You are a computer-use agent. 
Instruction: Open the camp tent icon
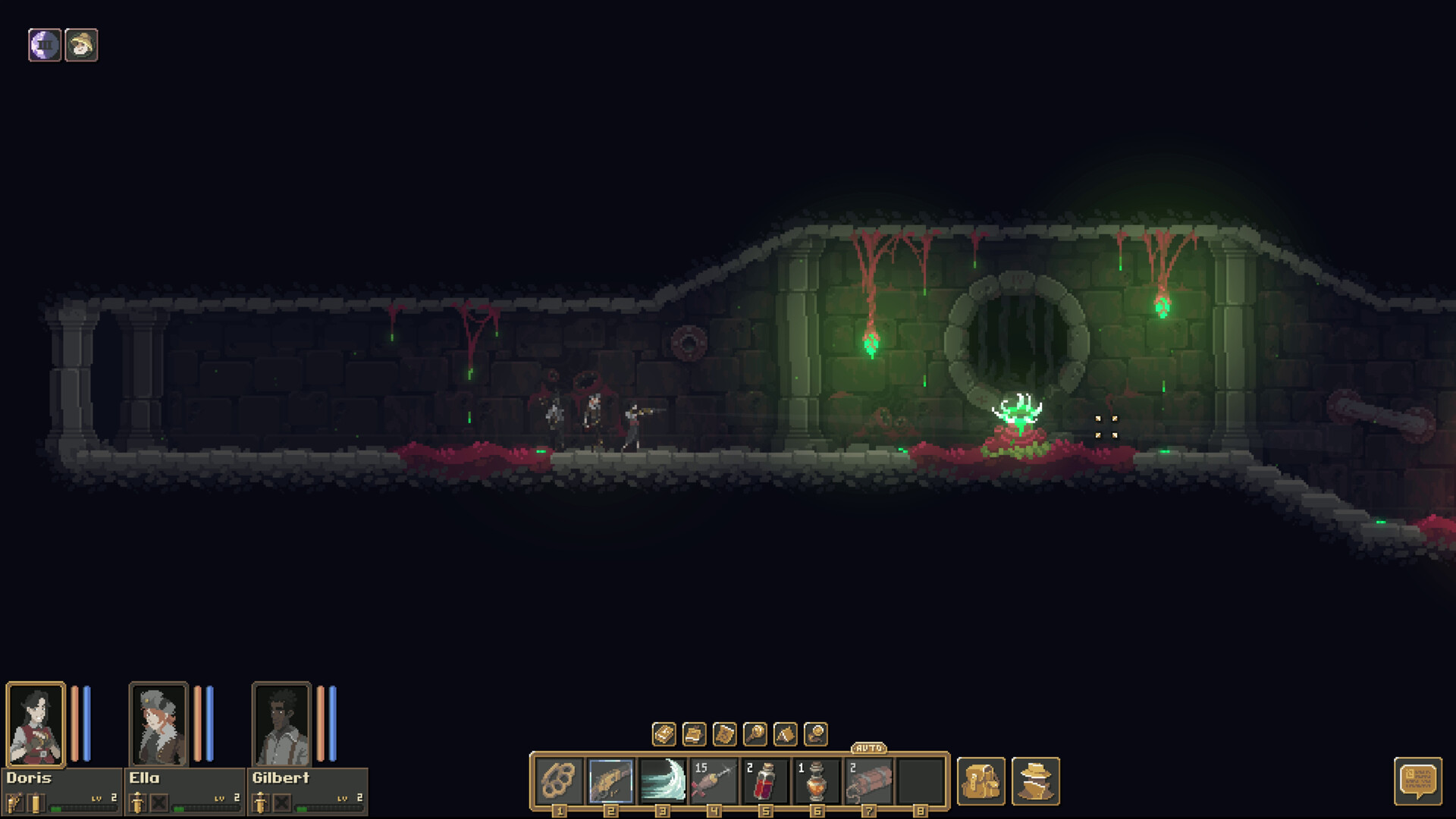point(785,734)
